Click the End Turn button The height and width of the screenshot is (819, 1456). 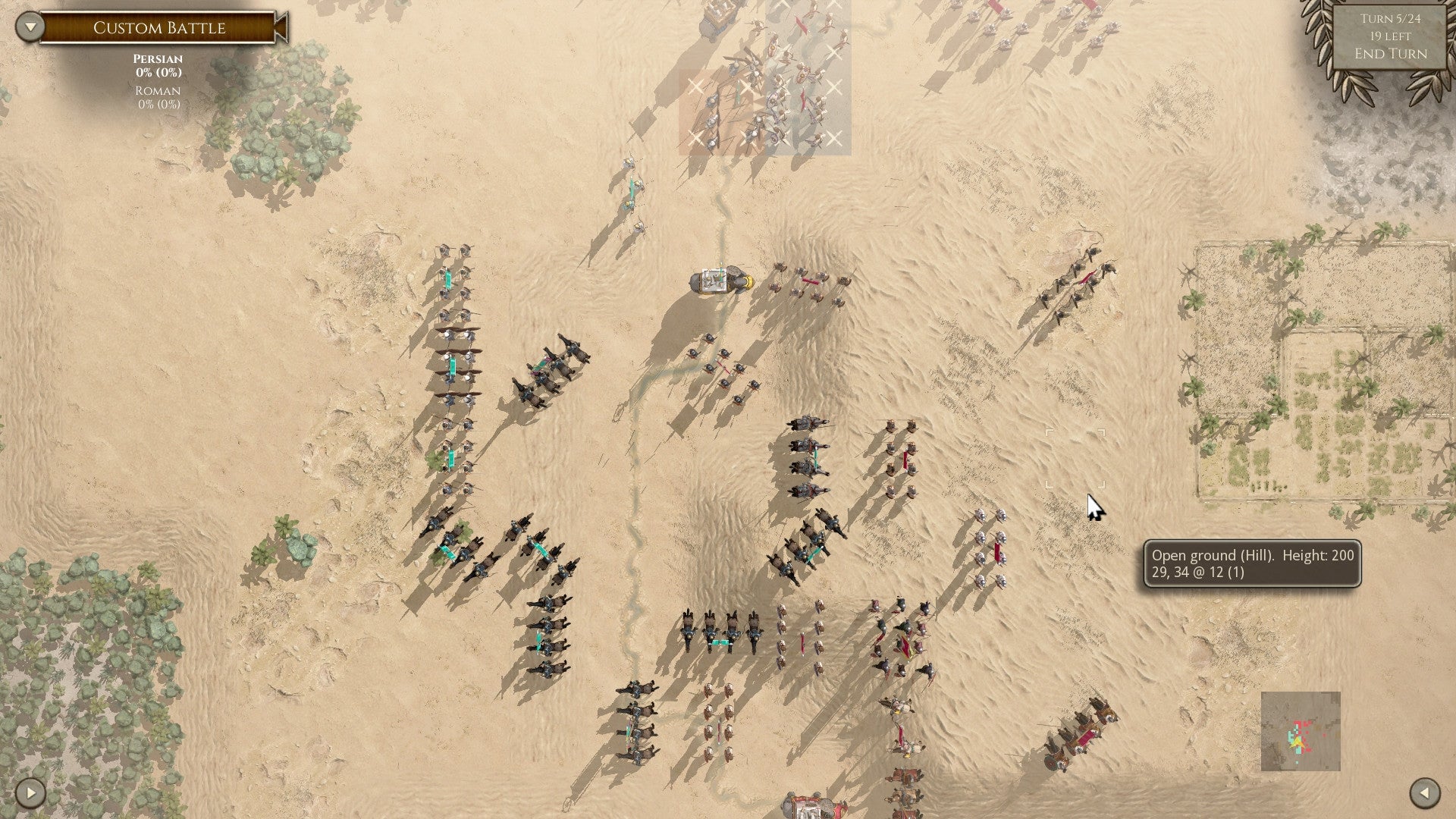[x=1391, y=55]
